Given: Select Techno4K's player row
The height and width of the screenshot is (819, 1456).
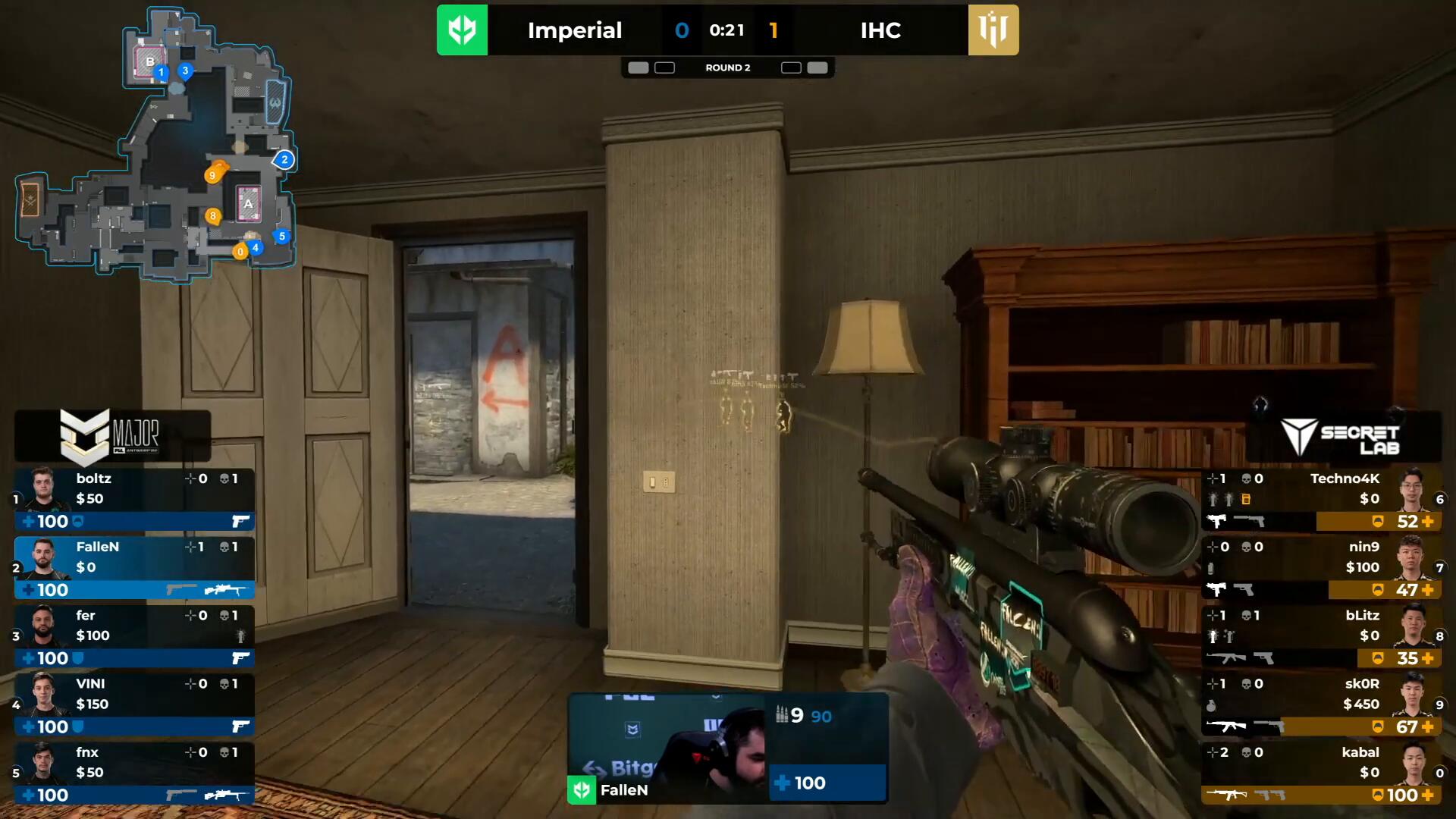Looking at the screenshot, I should click(x=1321, y=499).
